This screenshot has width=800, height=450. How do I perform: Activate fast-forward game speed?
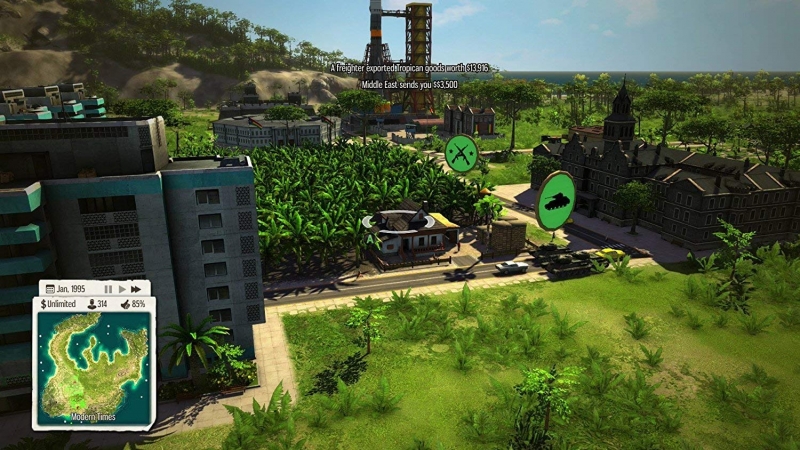coord(137,288)
